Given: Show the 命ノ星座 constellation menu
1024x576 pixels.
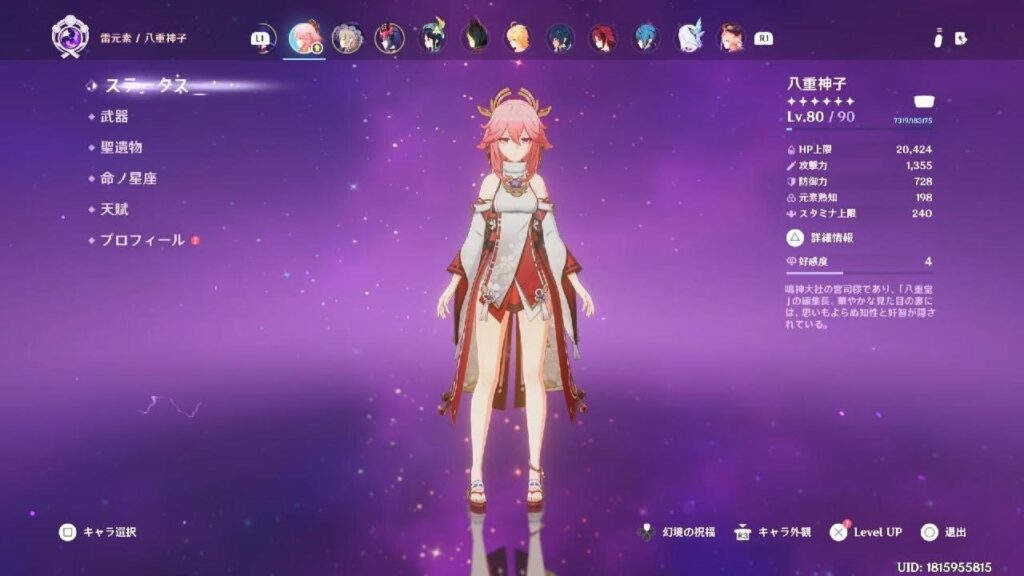Looking at the screenshot, I should point(128,178).
